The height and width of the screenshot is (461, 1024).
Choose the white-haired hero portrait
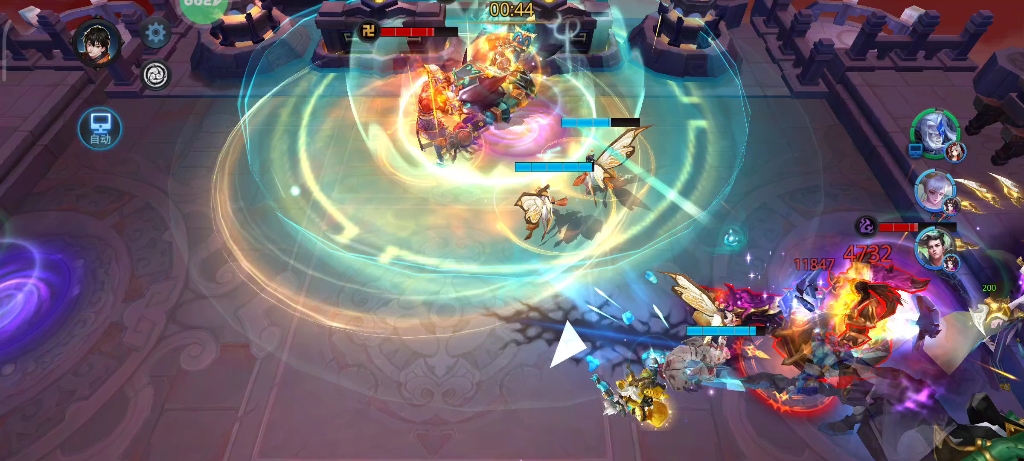[933, 188]
